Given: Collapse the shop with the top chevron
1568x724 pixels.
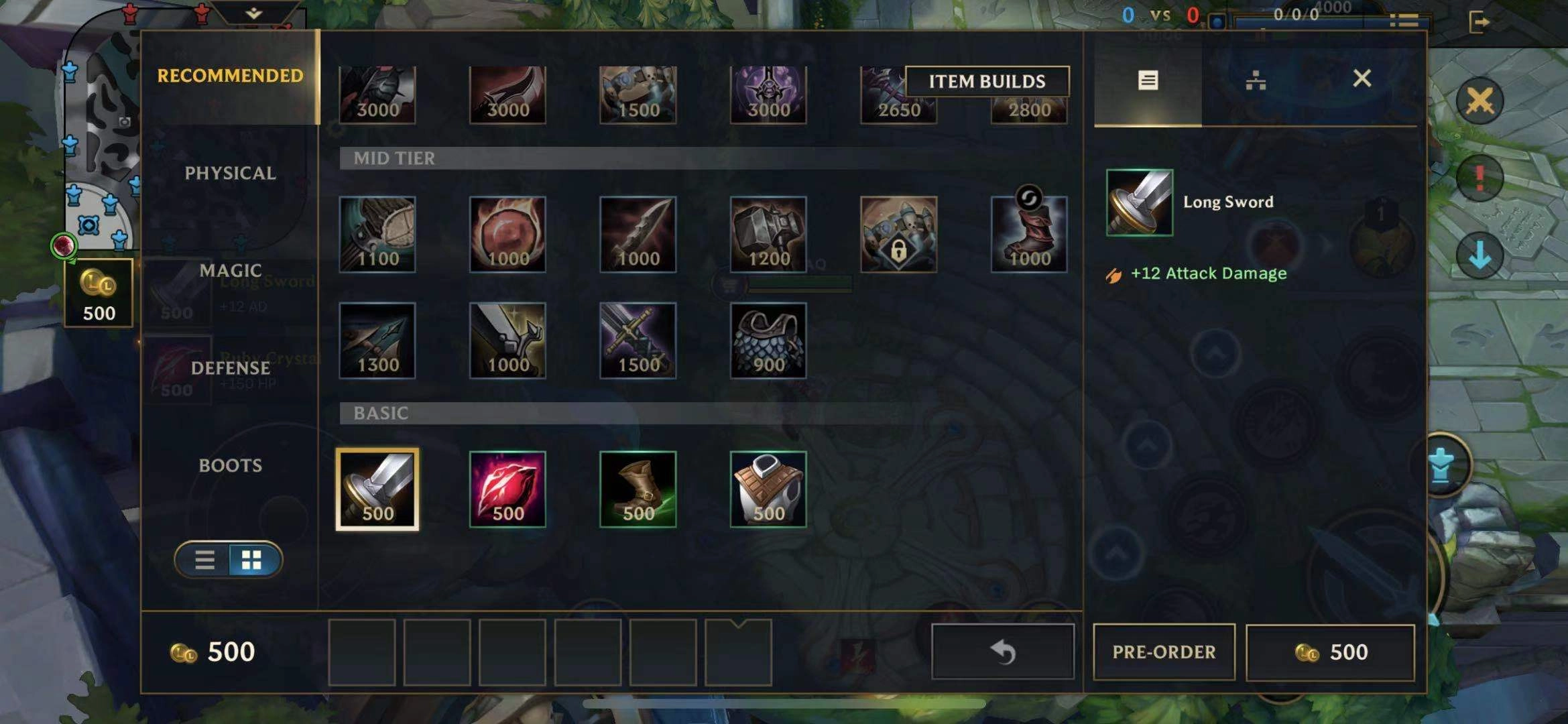Looking at the screenshot, I should [x=252, y=13].
